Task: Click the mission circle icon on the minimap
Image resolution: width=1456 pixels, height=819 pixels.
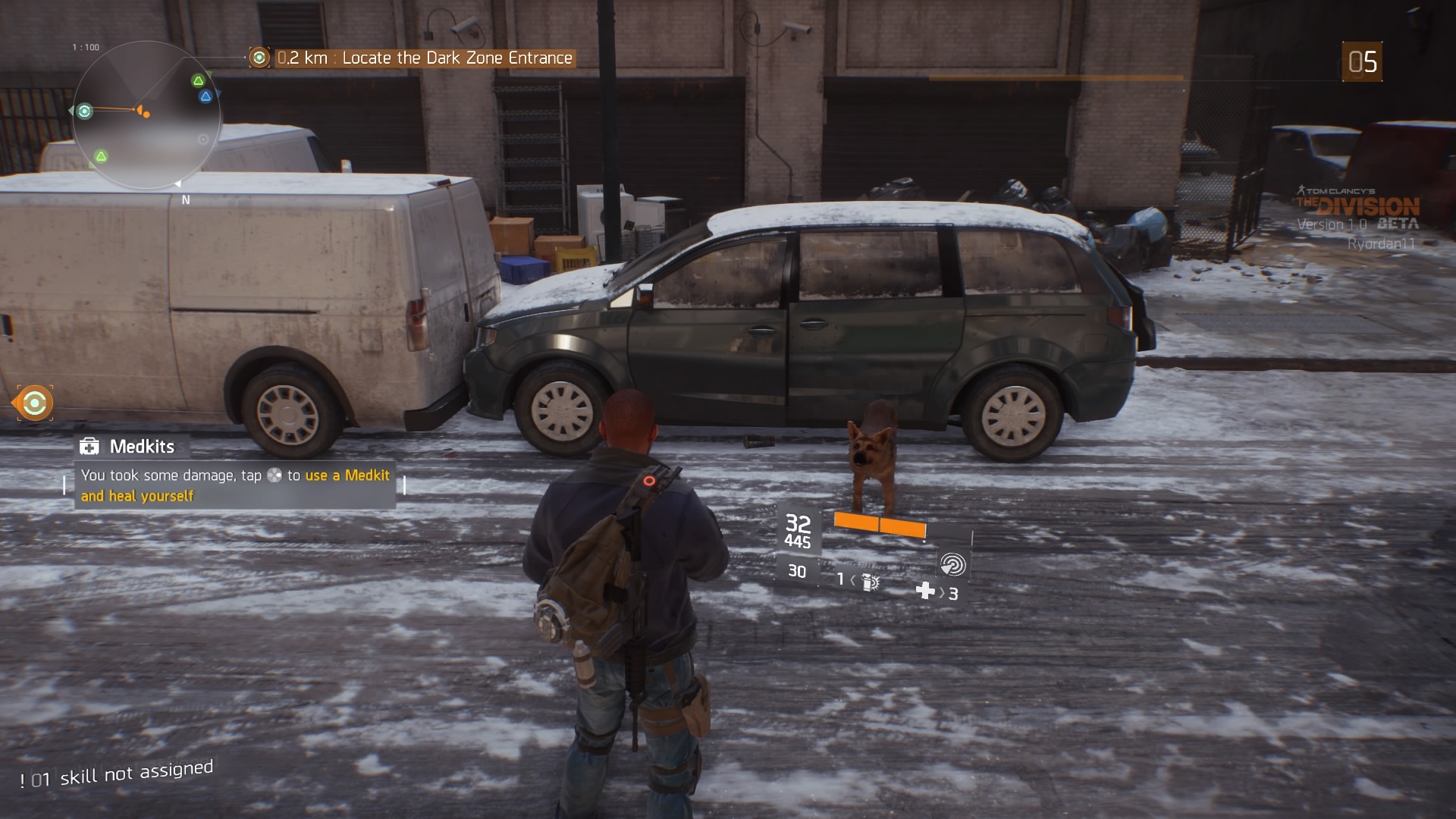Action: coord(85,111)
